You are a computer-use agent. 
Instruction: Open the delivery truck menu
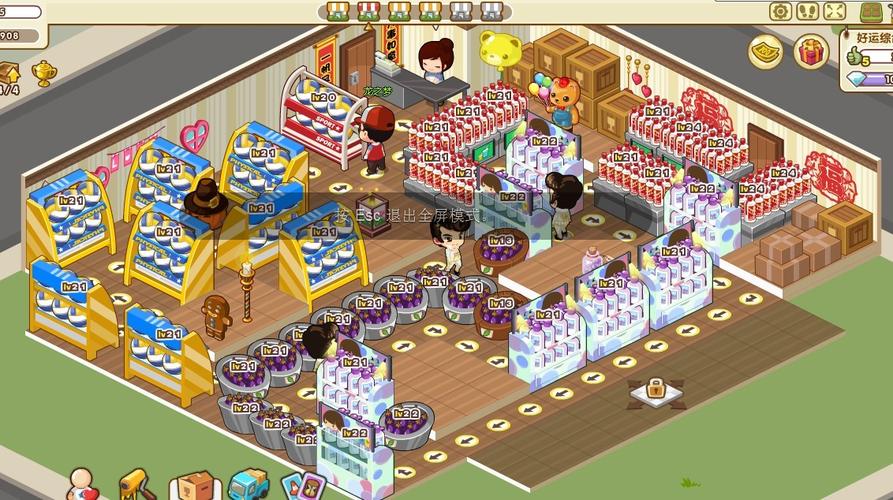click(x=248, y=485)
